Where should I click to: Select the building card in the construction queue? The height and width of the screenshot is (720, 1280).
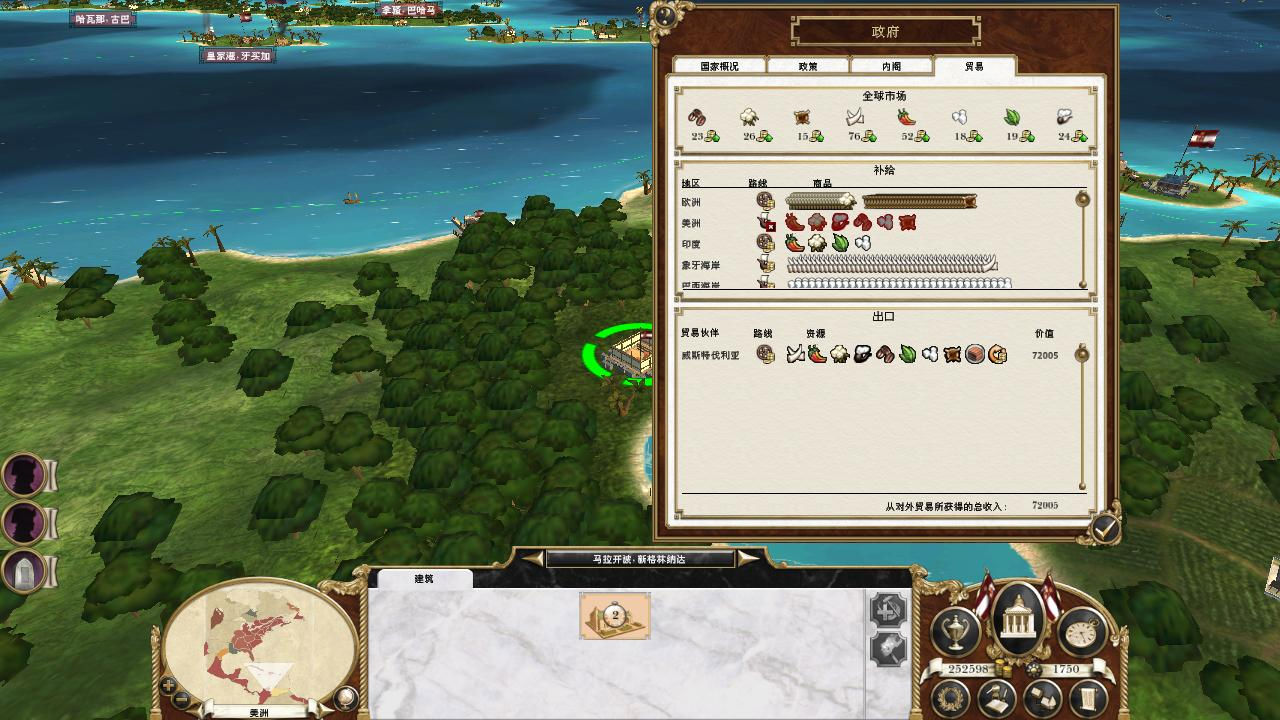615,615
